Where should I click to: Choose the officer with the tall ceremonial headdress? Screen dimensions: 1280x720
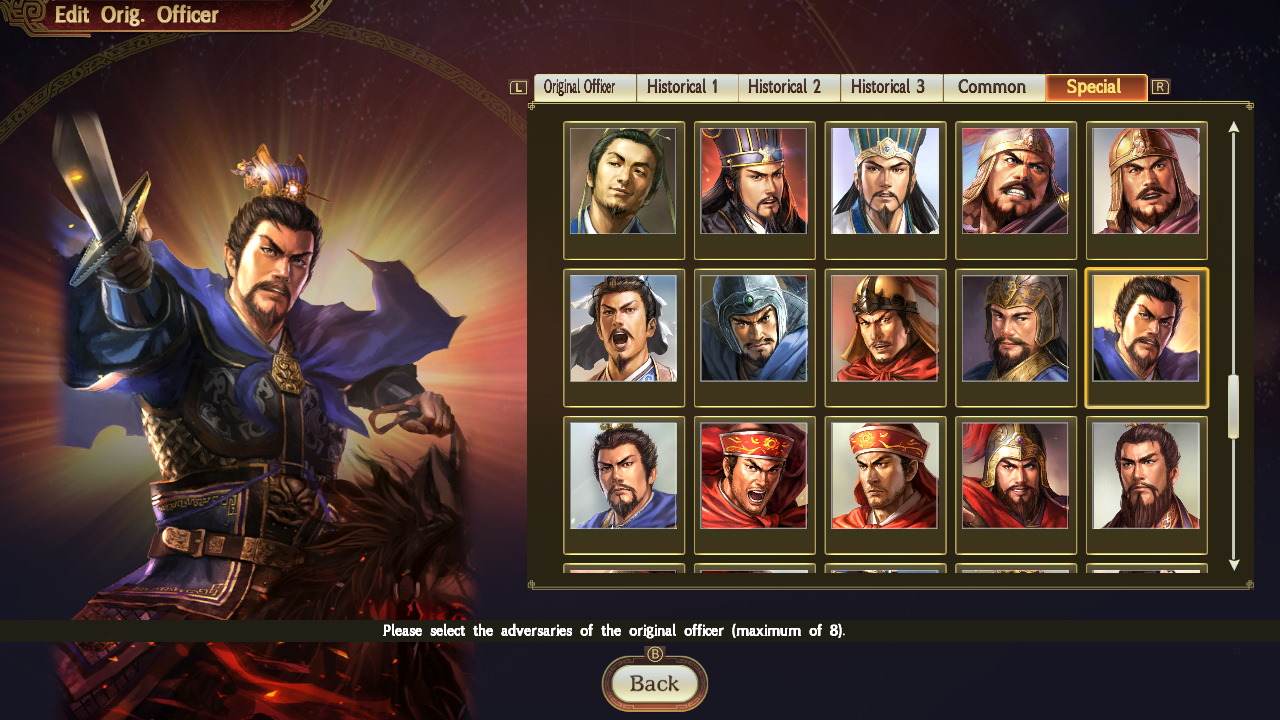tap(885, 187)
